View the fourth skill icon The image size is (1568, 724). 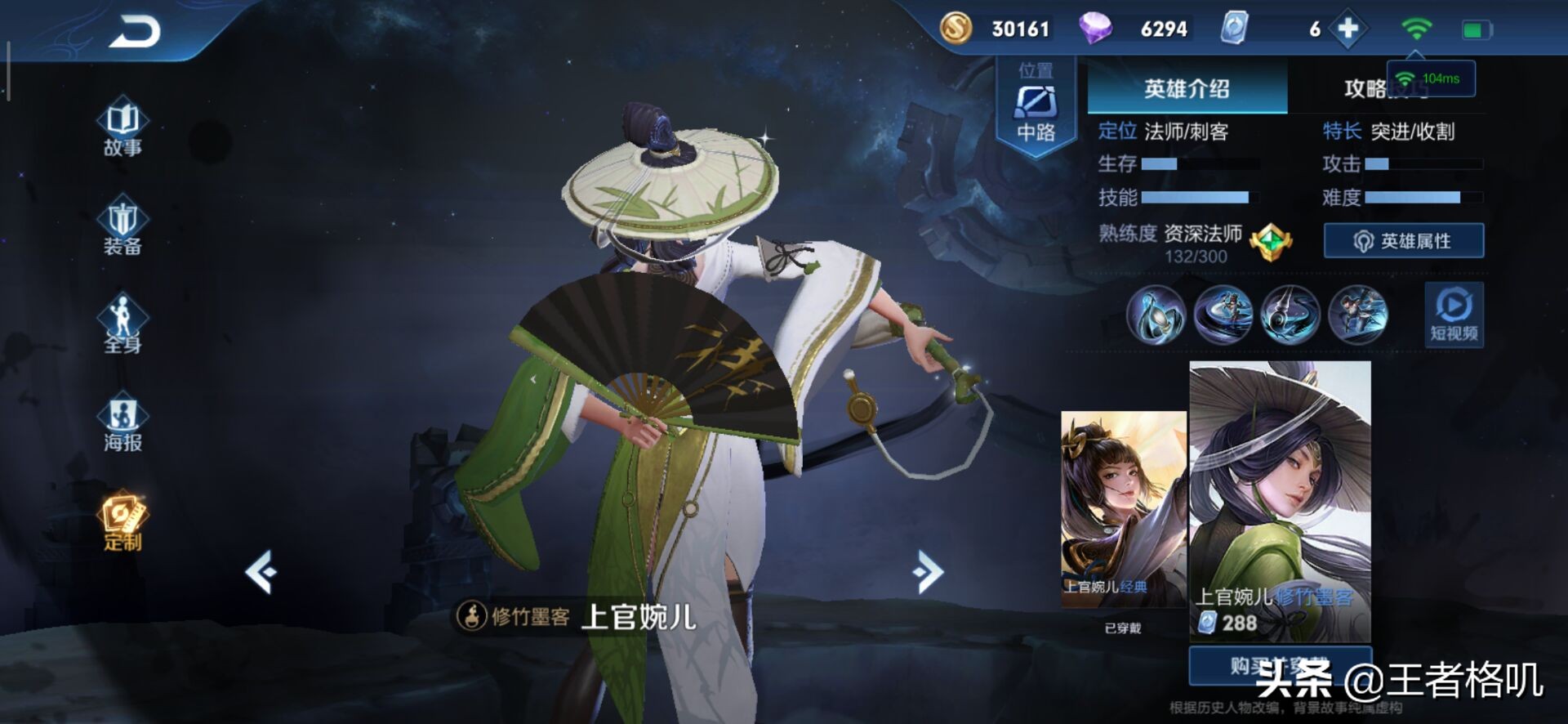(x=1357, y=315)
